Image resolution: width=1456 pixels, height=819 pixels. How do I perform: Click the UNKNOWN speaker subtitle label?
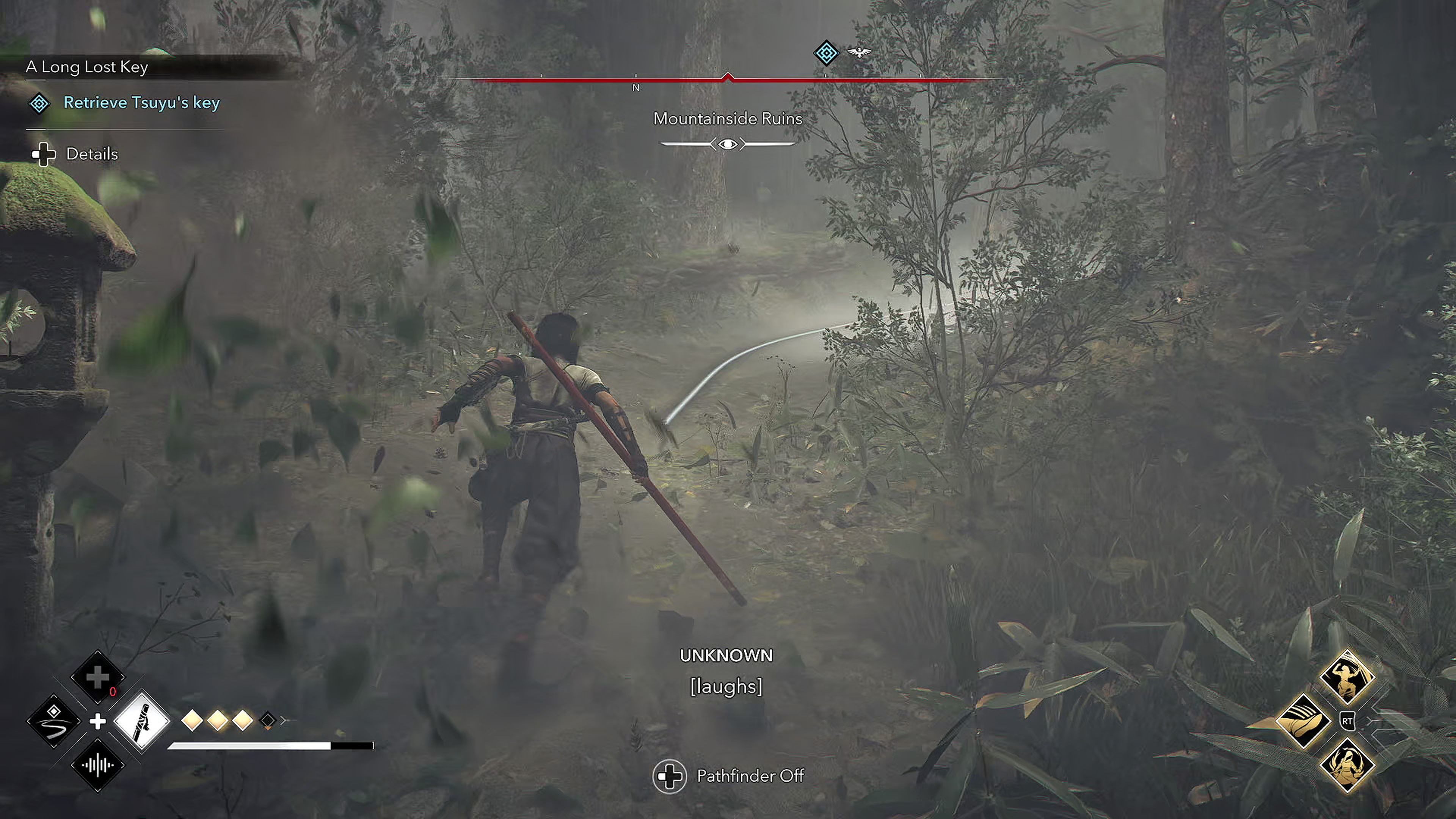[x=728, y=655]
